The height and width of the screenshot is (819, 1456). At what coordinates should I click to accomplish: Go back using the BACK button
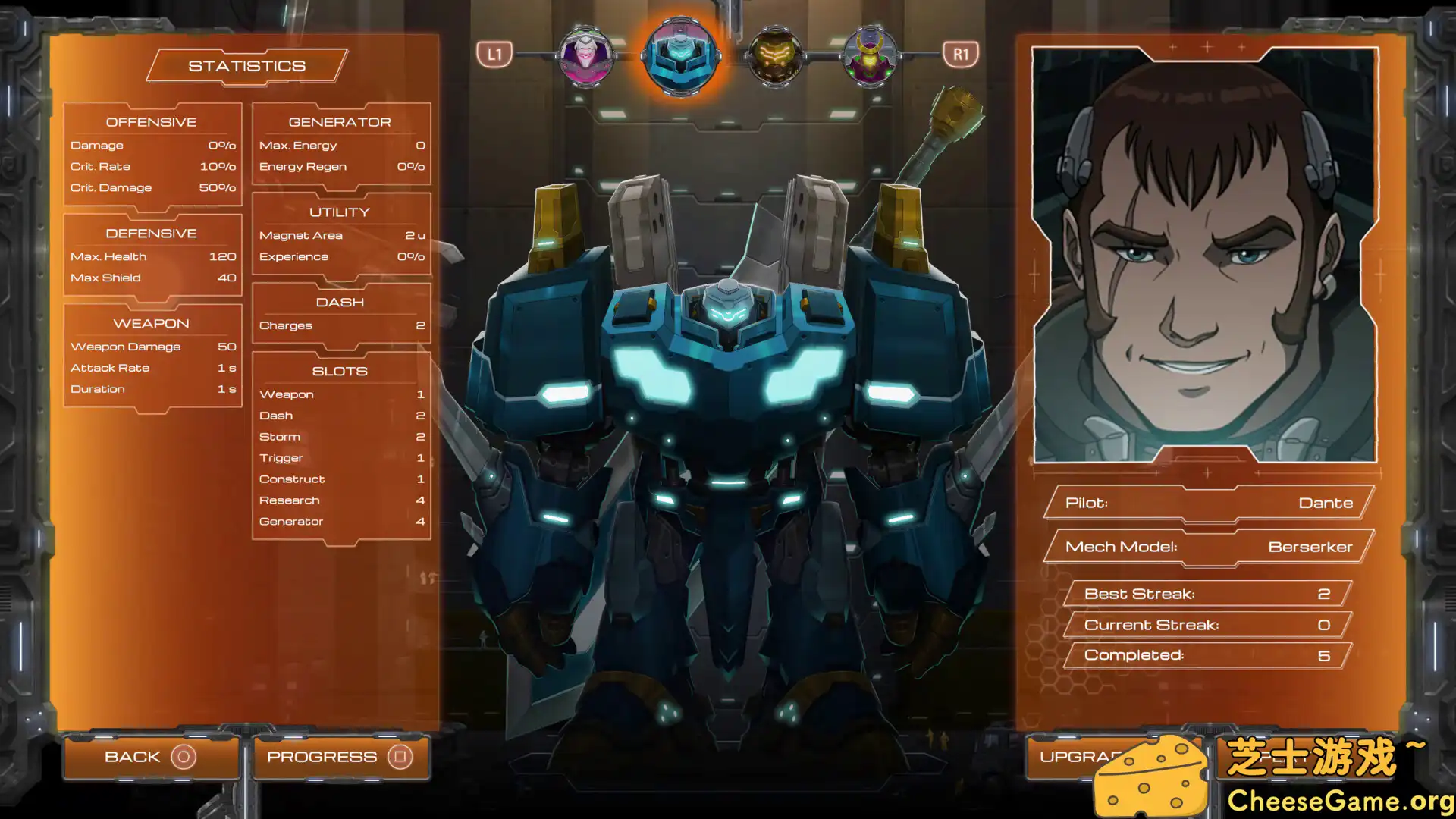(151, 757)
